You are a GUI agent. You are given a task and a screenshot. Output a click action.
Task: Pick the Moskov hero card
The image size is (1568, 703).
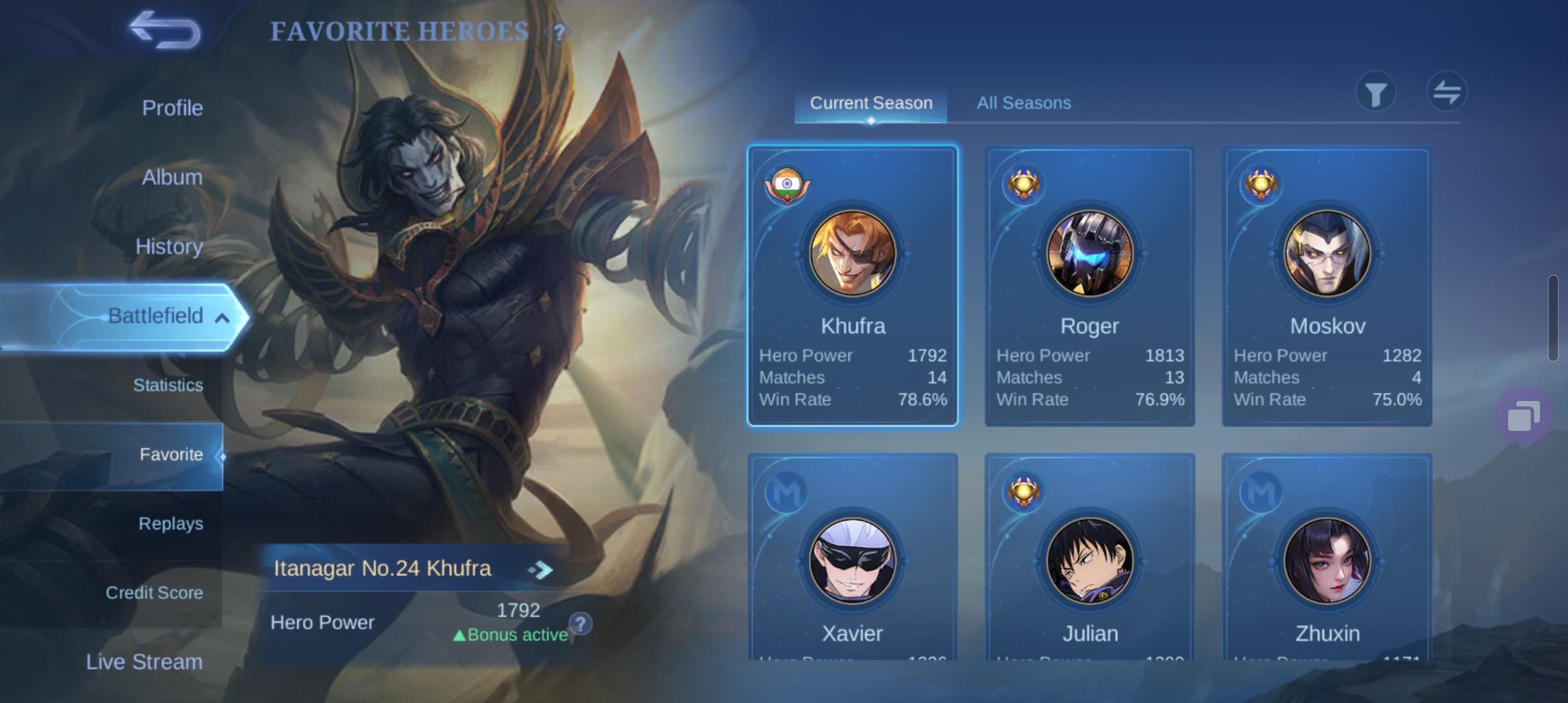[1326, 286]
